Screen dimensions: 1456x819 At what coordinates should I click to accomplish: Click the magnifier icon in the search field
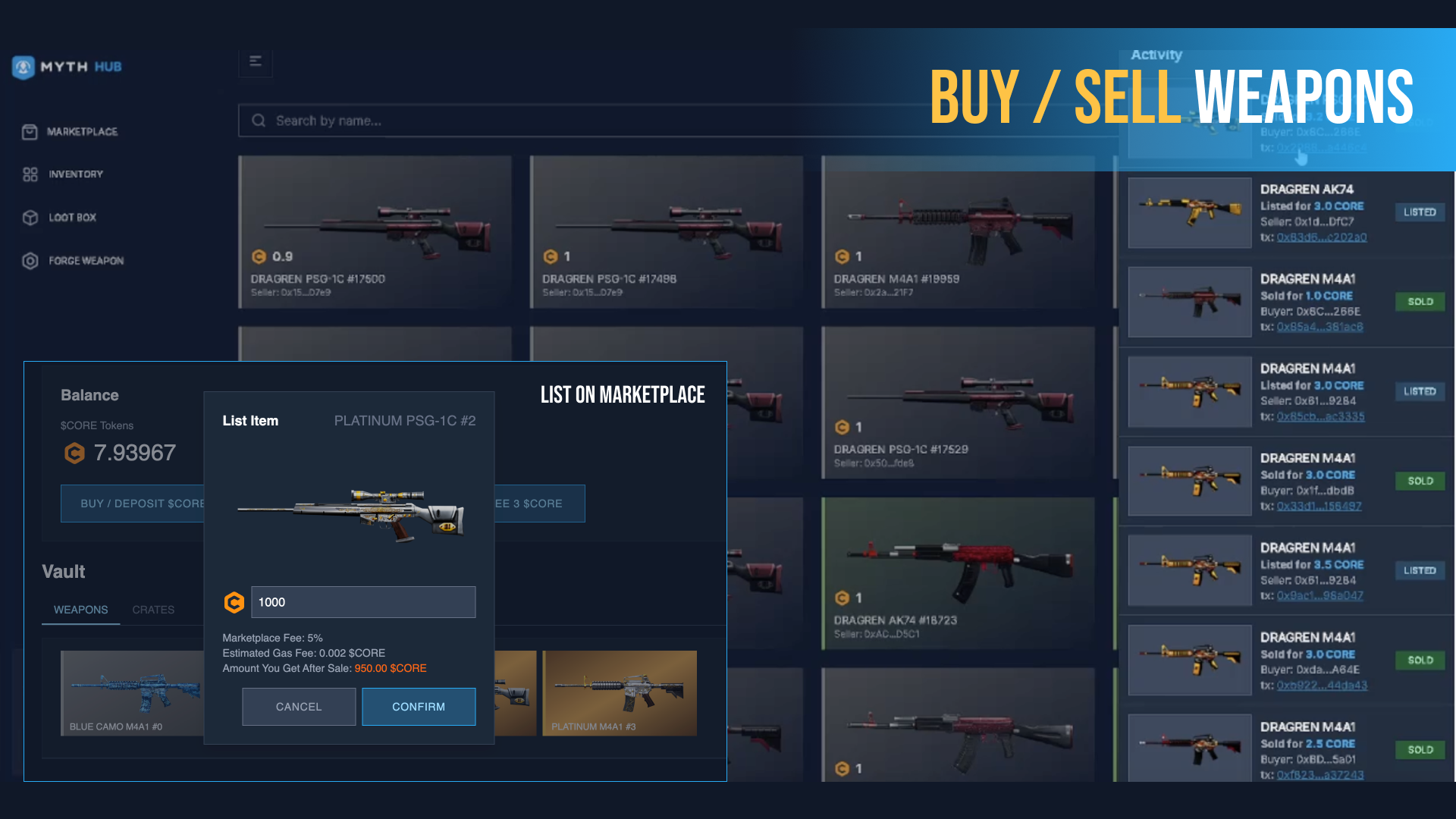pyautogui.click(x=259, y=121)
